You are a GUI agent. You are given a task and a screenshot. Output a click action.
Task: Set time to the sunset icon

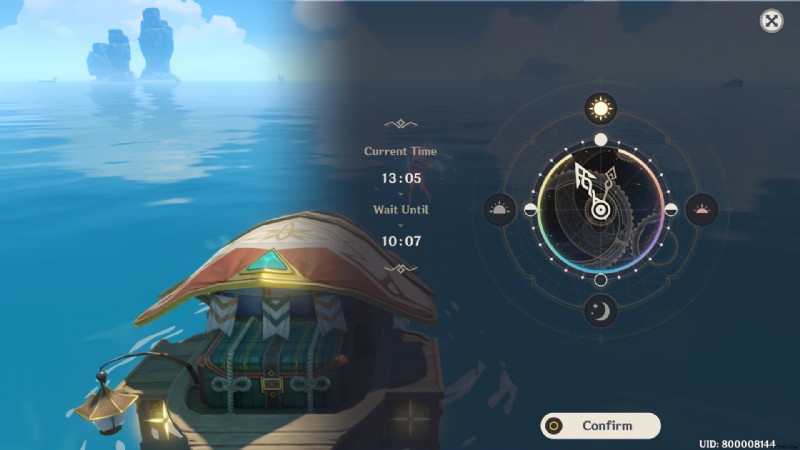(x=702, y=210)
